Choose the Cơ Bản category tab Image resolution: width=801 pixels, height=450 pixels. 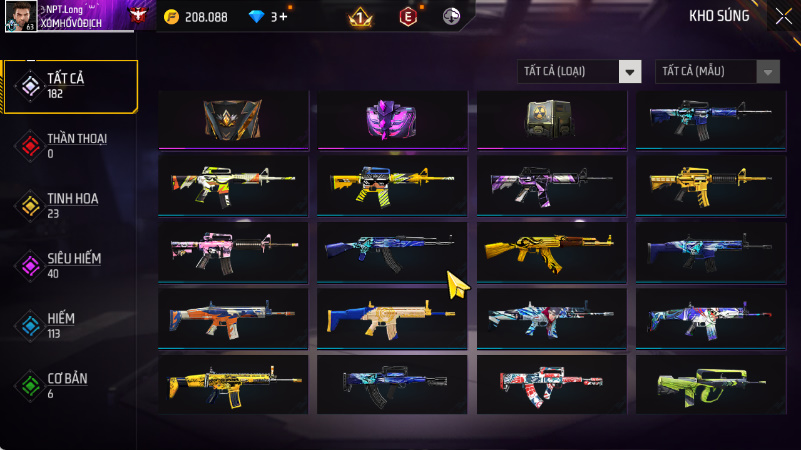pos(70,385)
